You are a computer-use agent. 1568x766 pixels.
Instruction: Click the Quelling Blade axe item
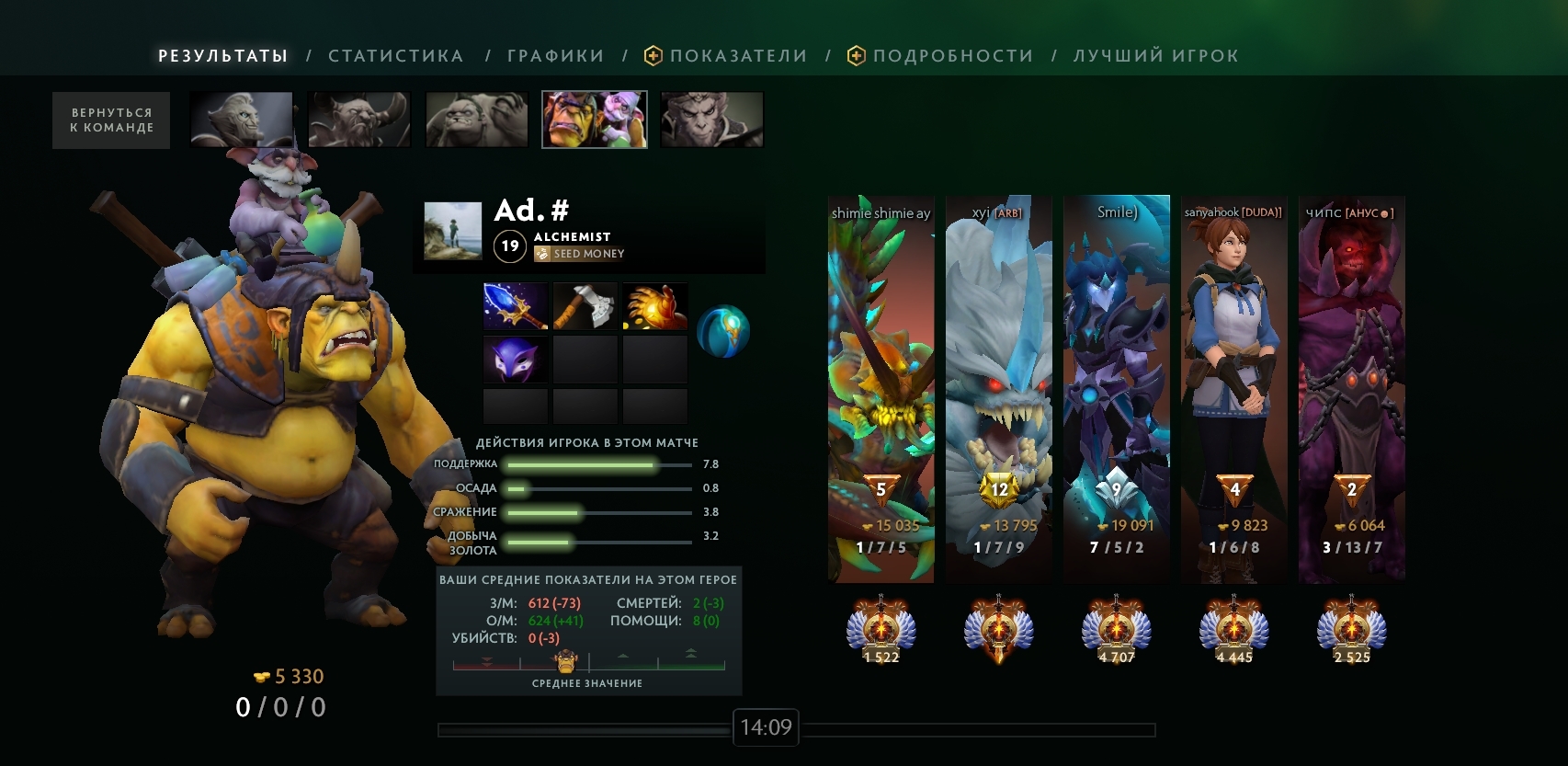click(585, 306)
